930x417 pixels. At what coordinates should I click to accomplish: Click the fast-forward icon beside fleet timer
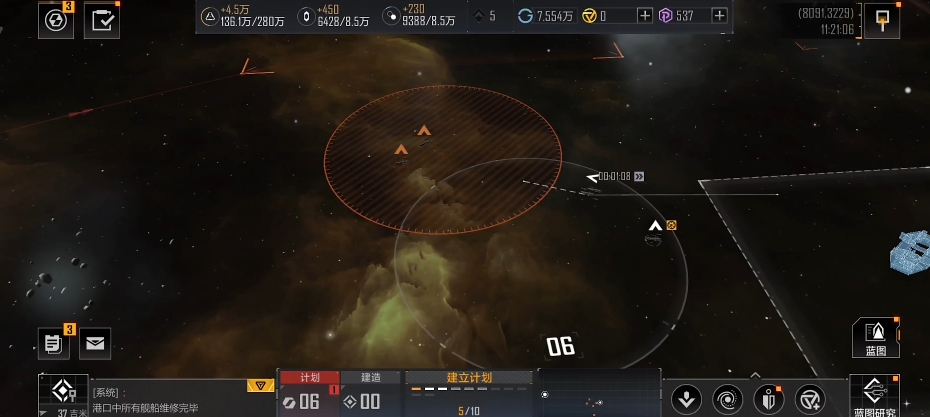click(639, 176)
